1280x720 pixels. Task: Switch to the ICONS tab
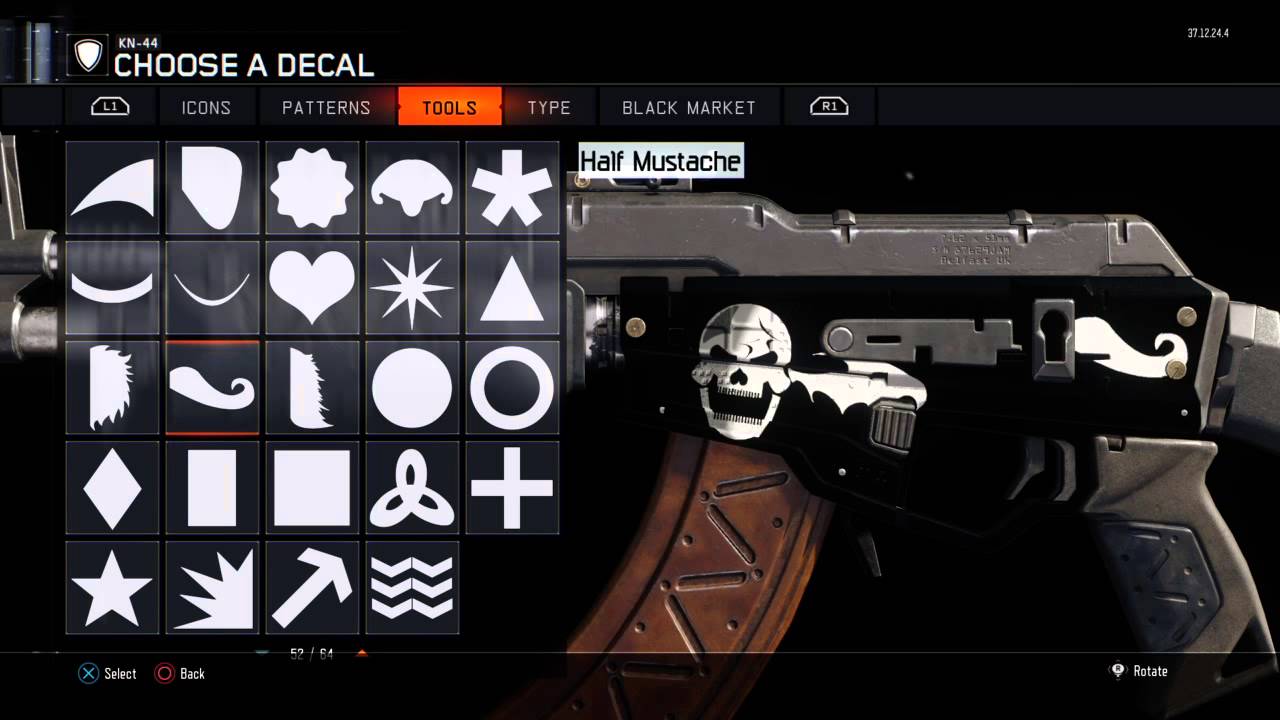pyautogui.click(x=207, y=107)
